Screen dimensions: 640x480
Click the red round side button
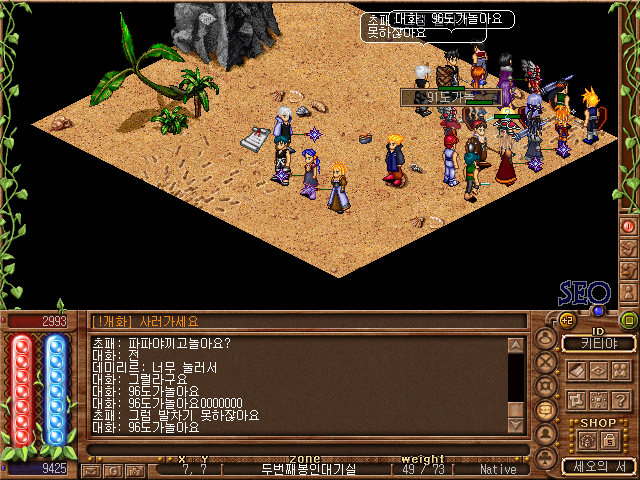point(629,226)
